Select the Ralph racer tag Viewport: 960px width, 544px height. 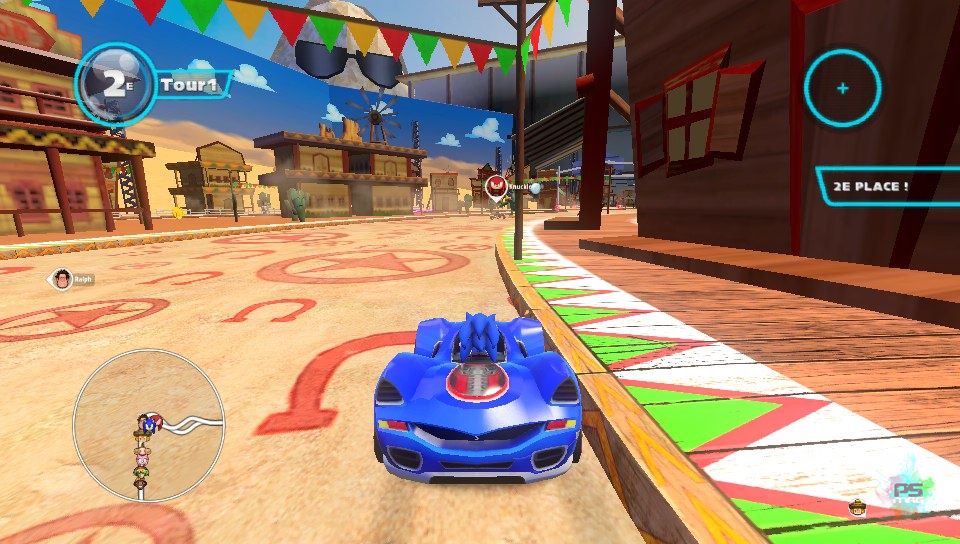click(x=72, y=279)
